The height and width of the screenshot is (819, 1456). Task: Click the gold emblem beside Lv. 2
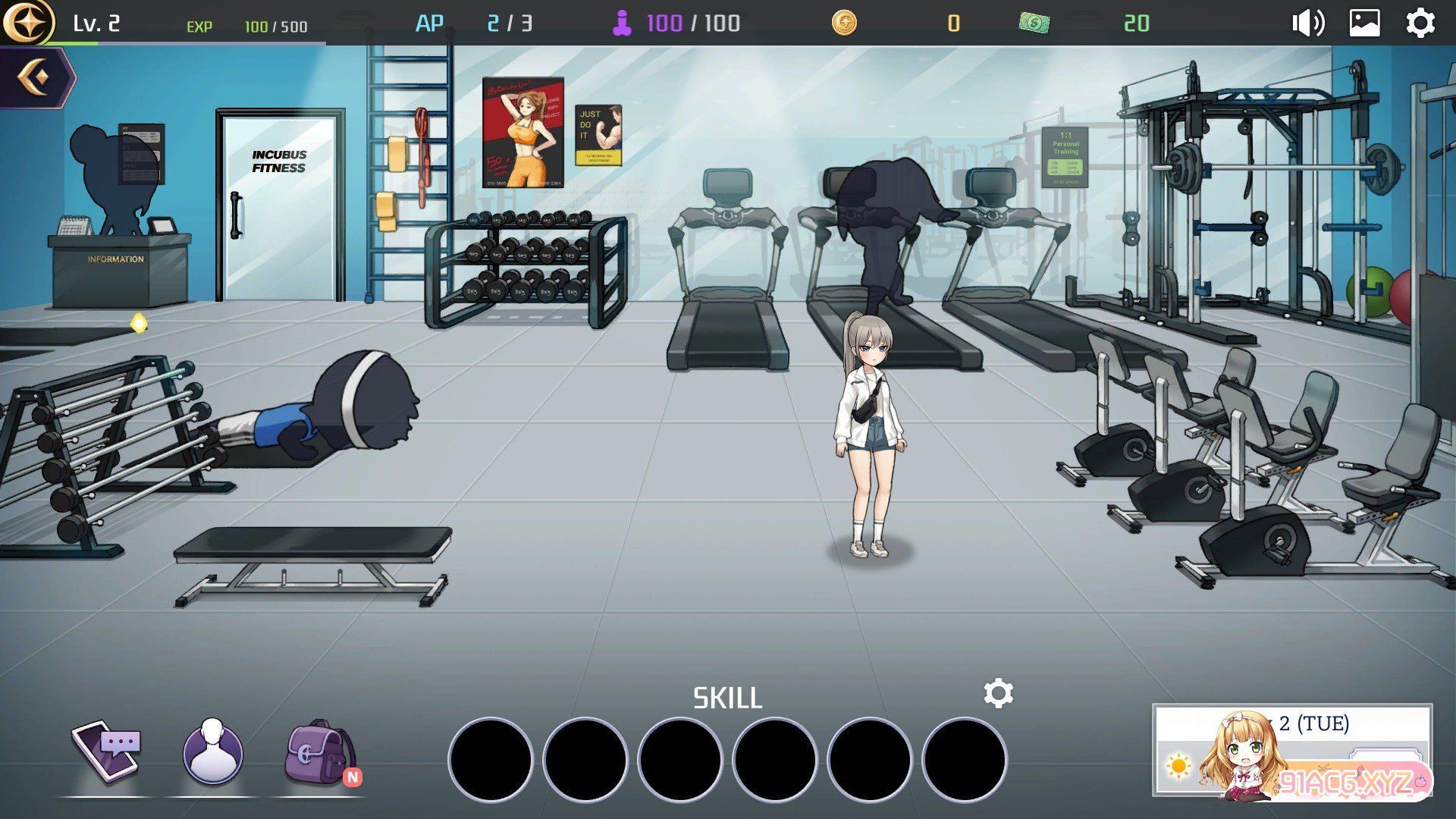[27, 23]
